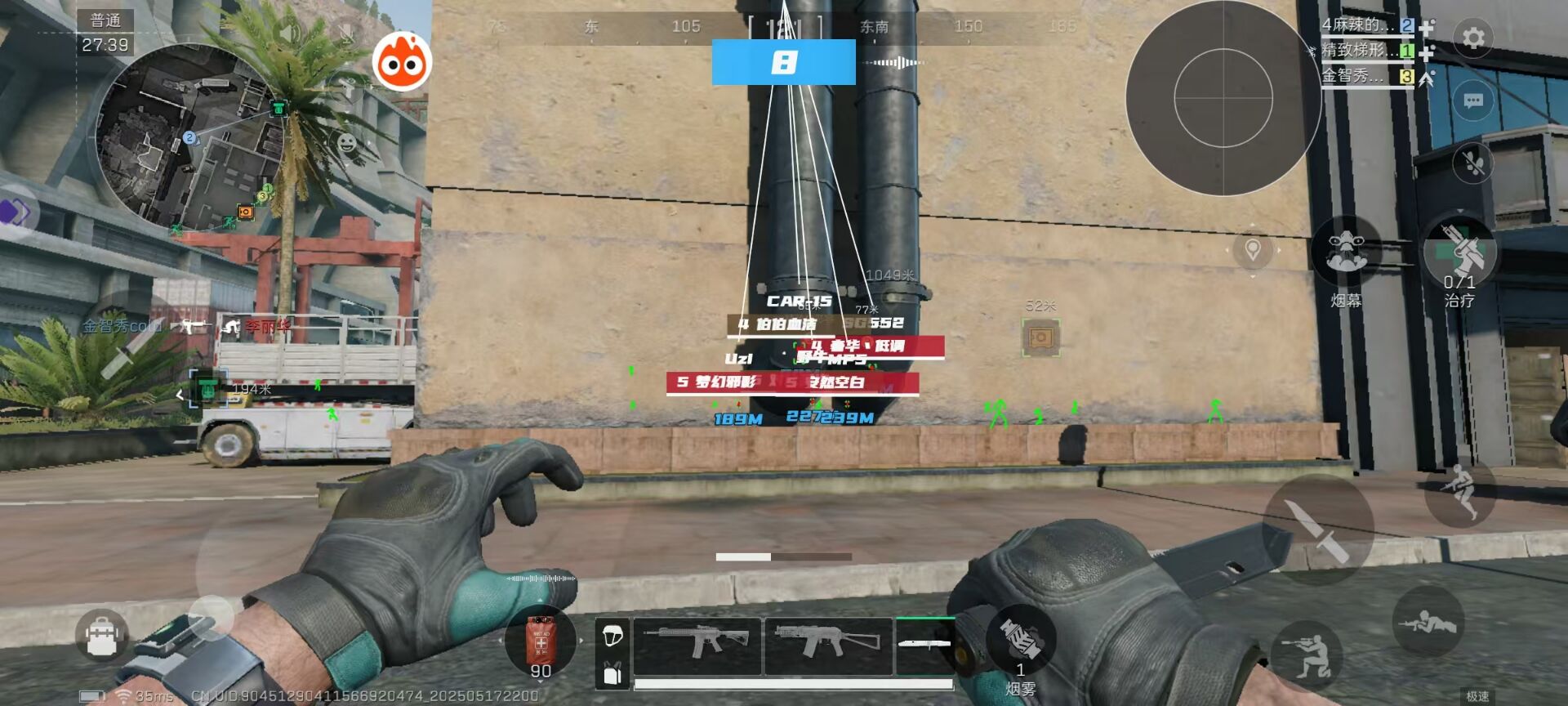Throw the 烟雾 smoke grenade

(1020, 640)
